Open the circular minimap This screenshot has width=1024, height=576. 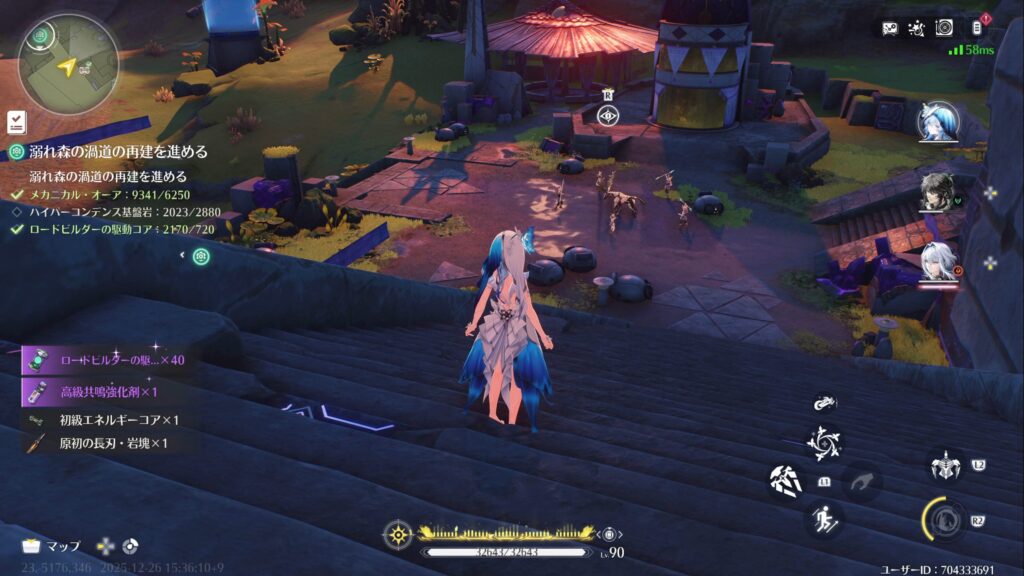pyautogui.click(x=67, y=63)
